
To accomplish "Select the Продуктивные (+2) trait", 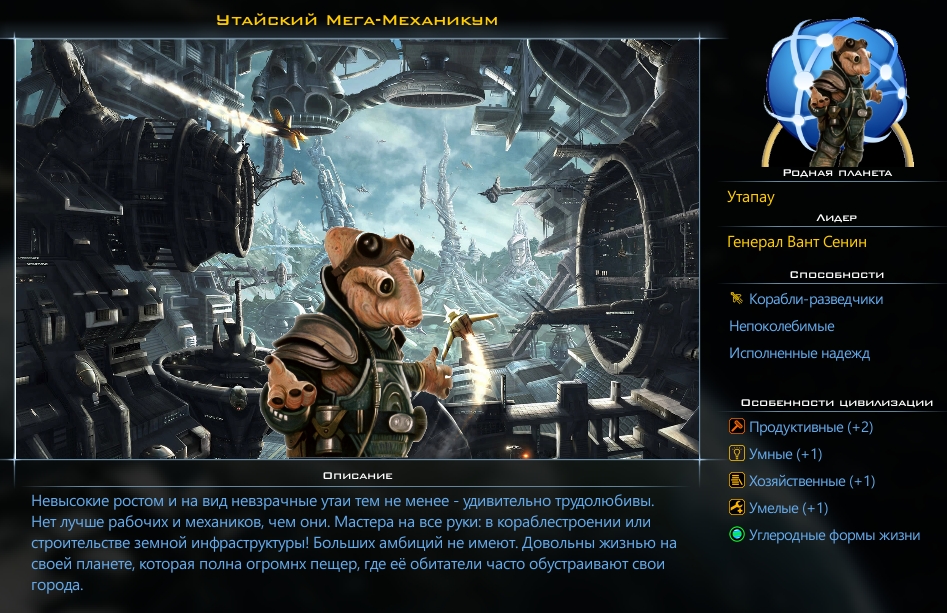I will click(x=810, y=427).
